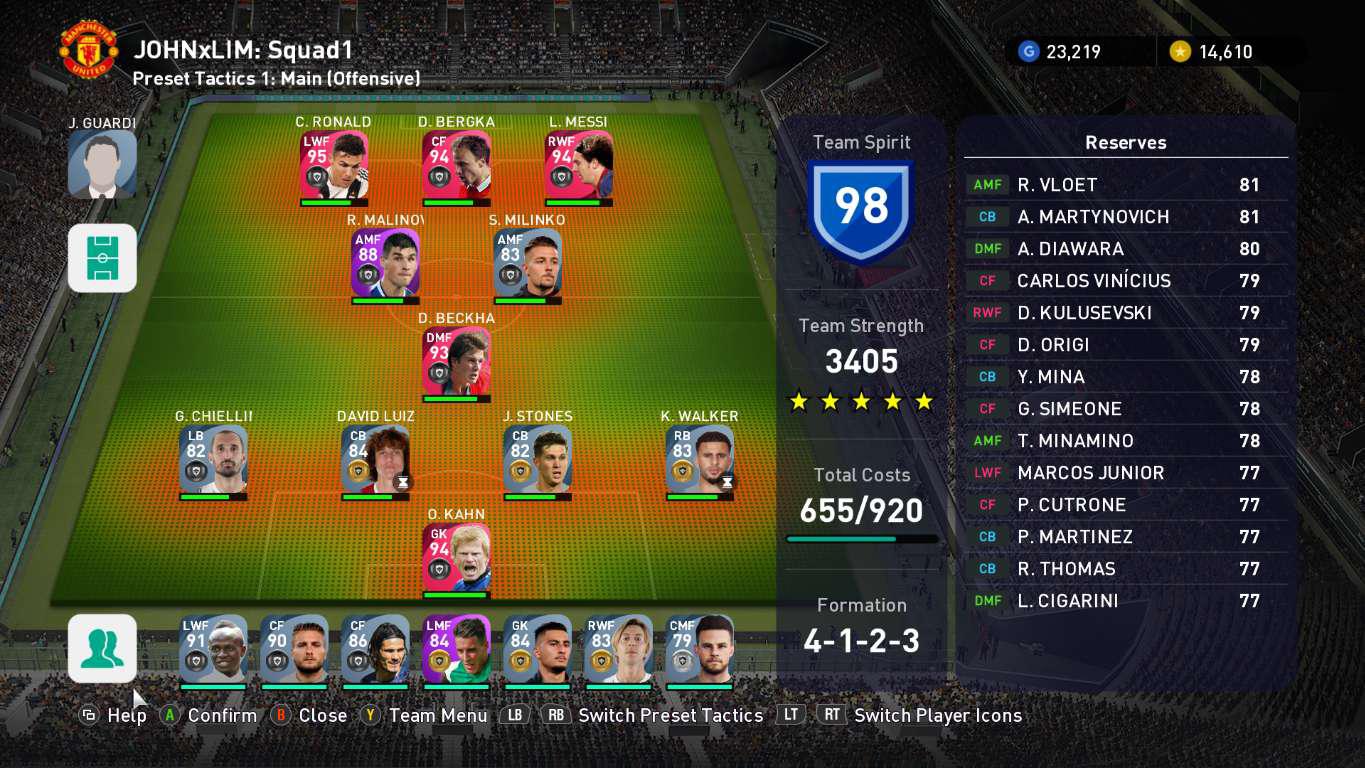This screenshot has width=1365, height=768.
Task: Select goalkeeper O. Kahn's card
Action: tap(456, 558)
